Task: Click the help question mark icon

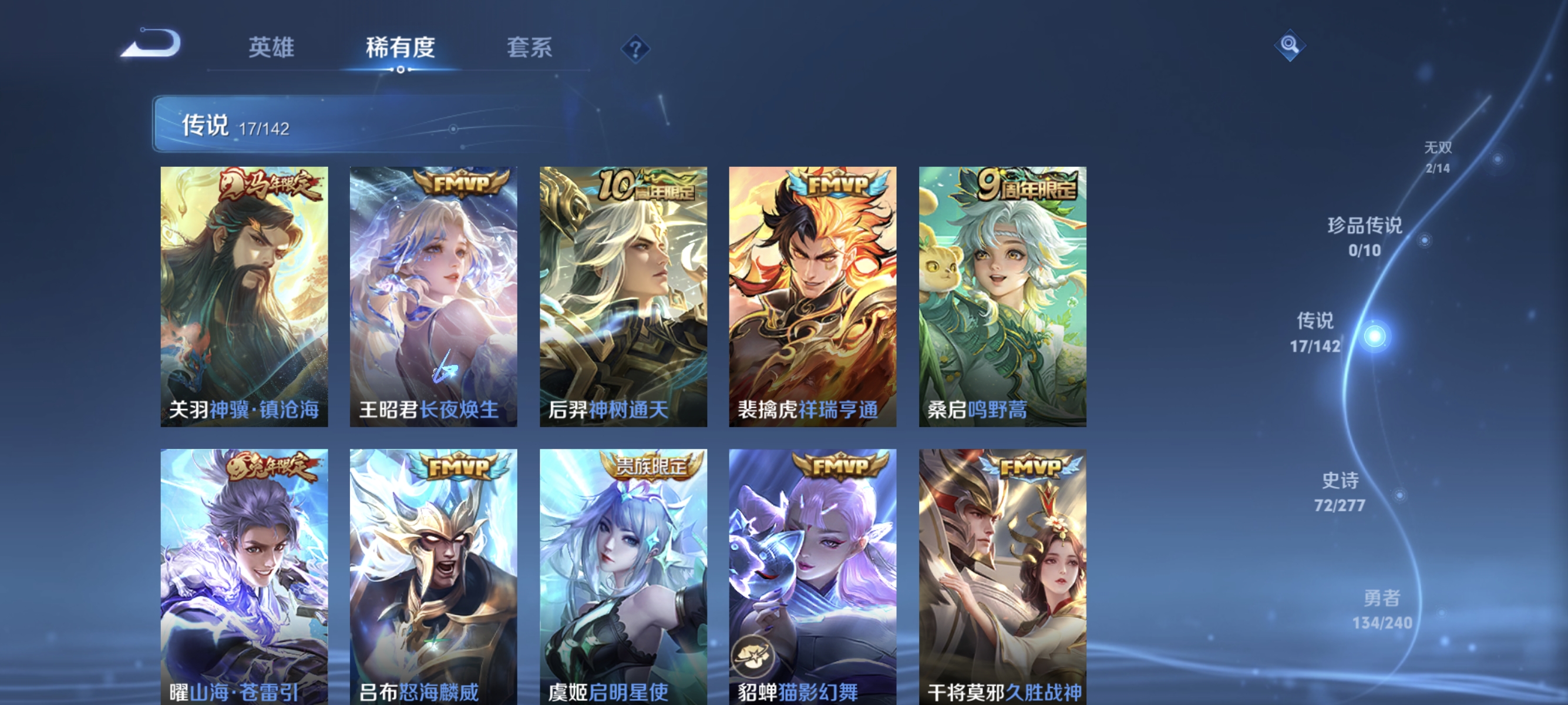Action: pyautogui.click(x=635, y=50)
